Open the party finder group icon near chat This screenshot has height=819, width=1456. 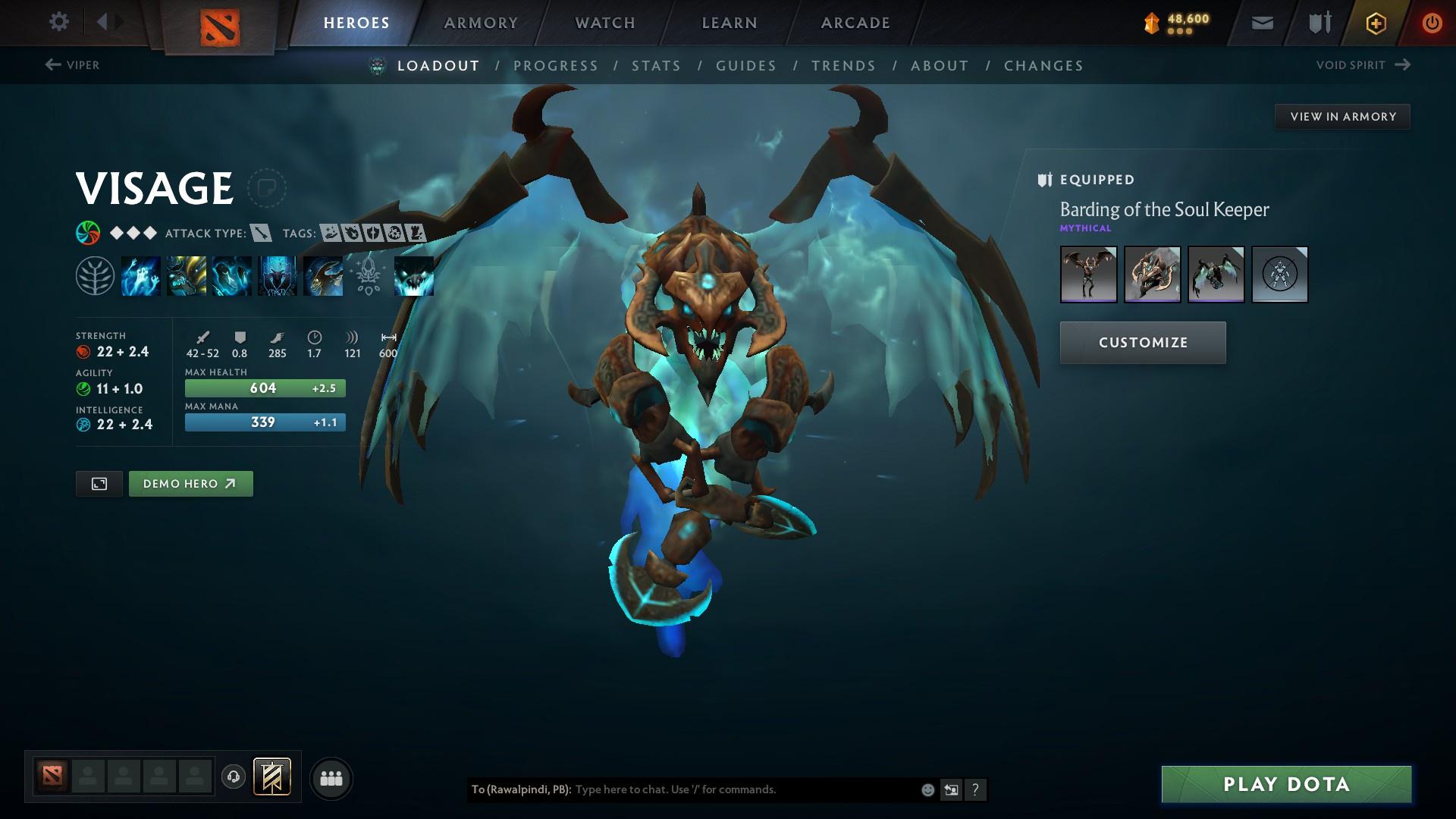(x=330, y=777)
